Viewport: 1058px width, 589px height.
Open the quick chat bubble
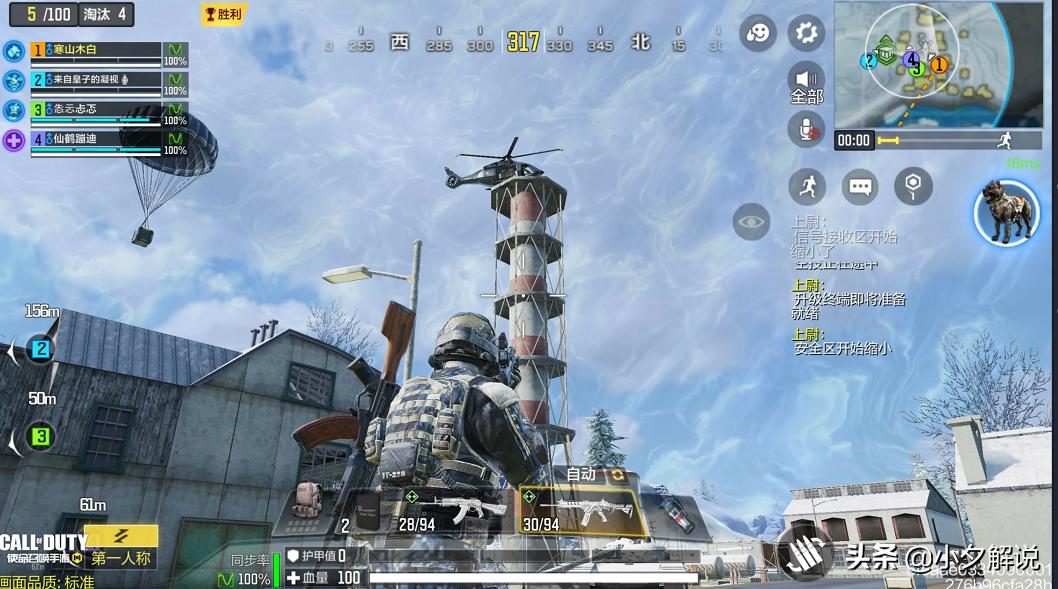(860, 186)
